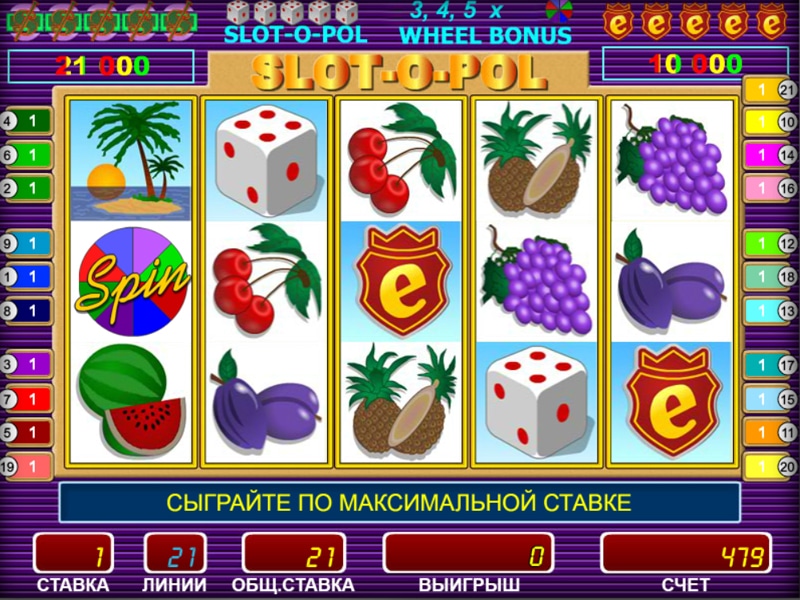The width and height of the screenshot is (800, 600).
Task: Activate payline 8 marker
Action: [26, 310]
